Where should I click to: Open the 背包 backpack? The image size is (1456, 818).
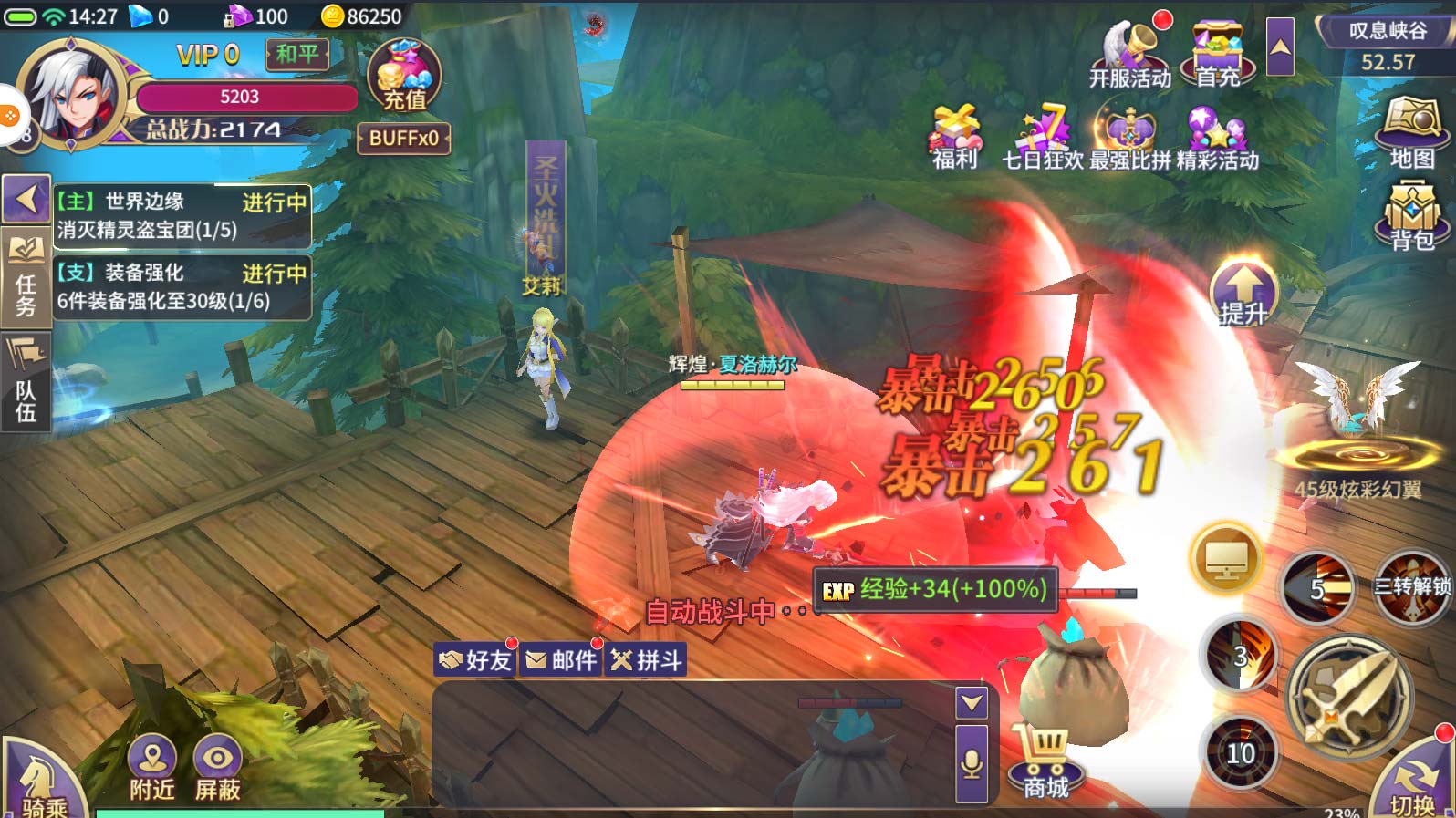pyautogui.click(x=1411, y=215)
